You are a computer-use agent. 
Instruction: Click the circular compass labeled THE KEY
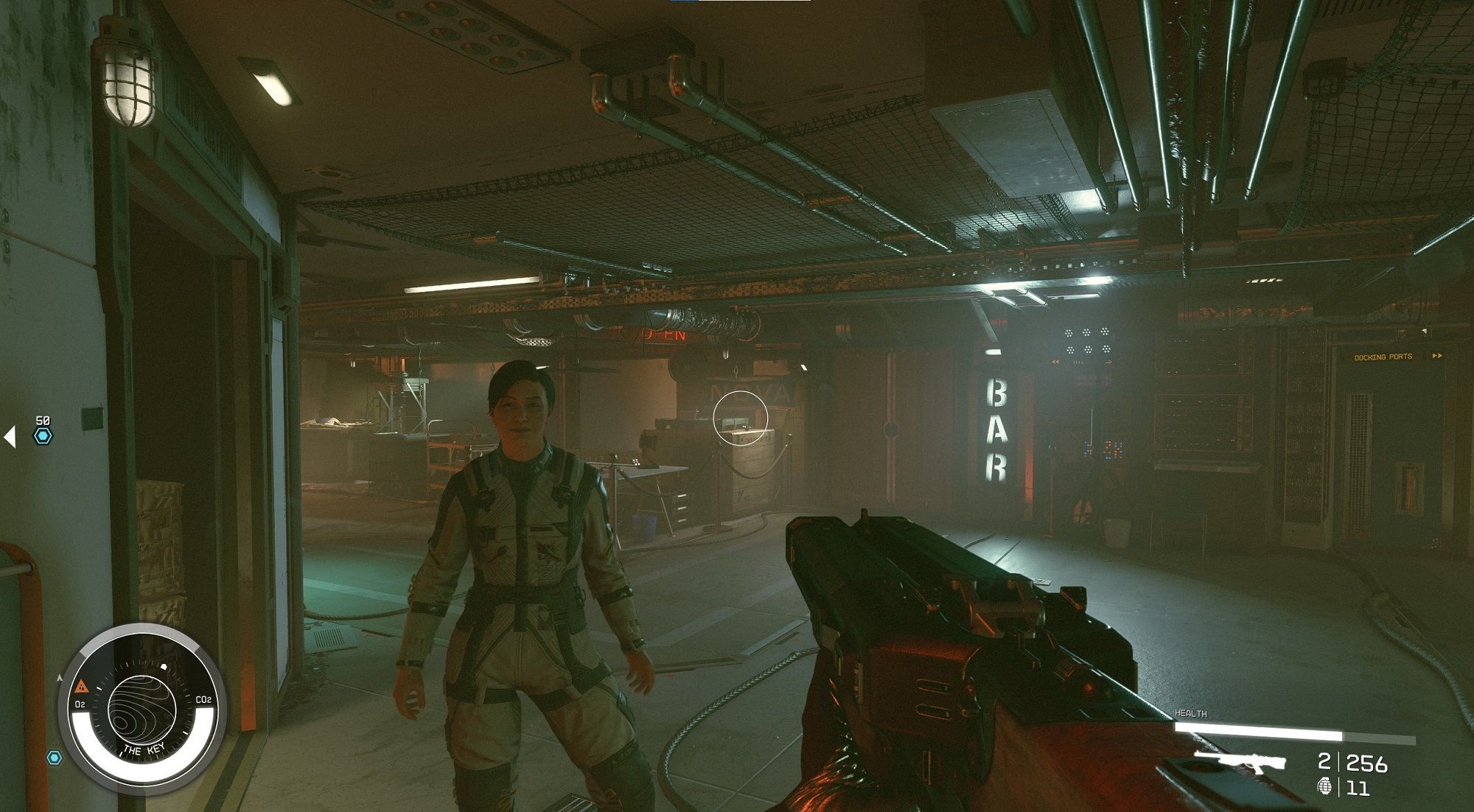(x=142, y=706)
